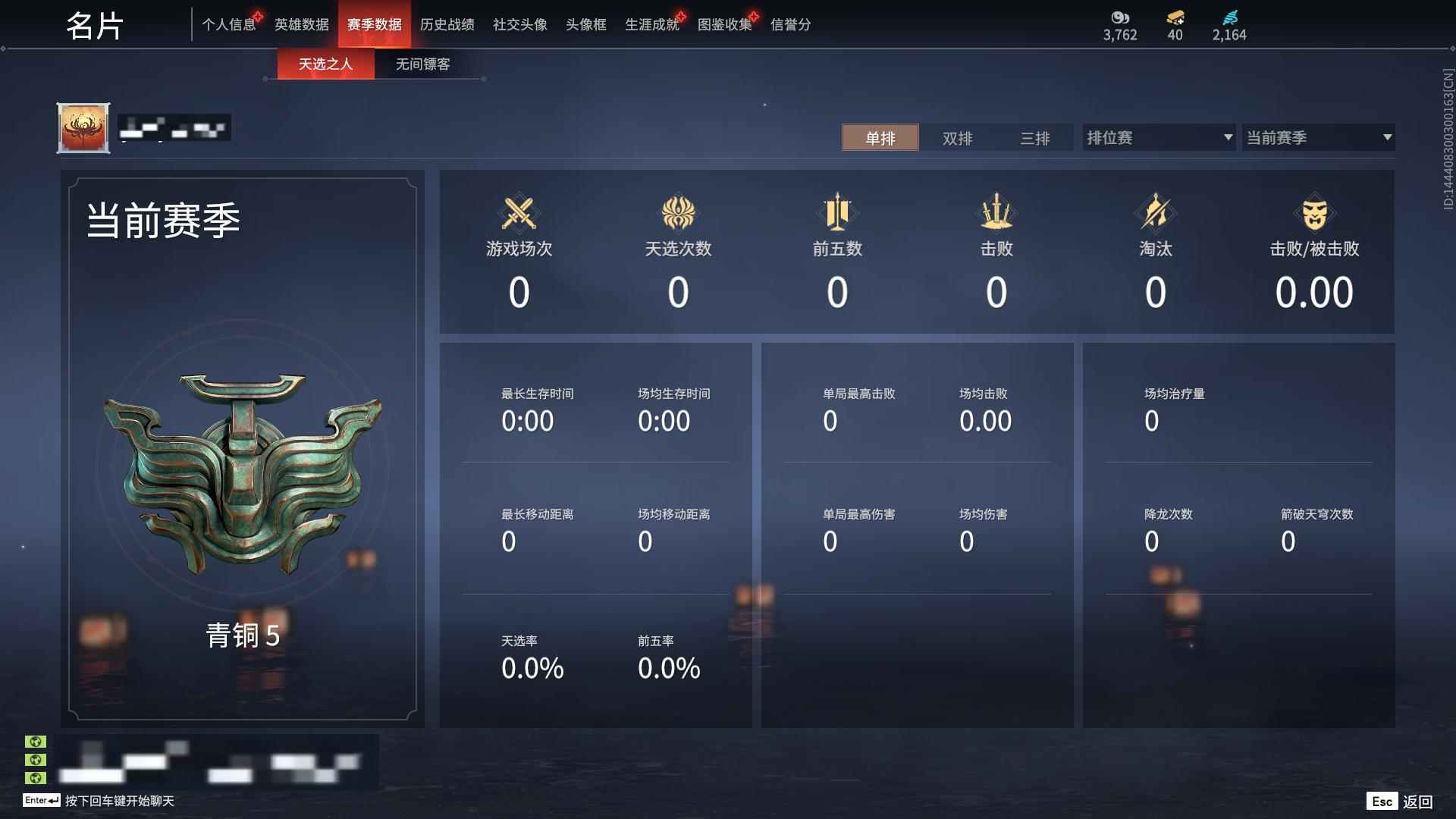This screenshot has width=1456, height=819.
Task: Click the 天选次数 phoenix icon
Action: (x=679, y=213)
